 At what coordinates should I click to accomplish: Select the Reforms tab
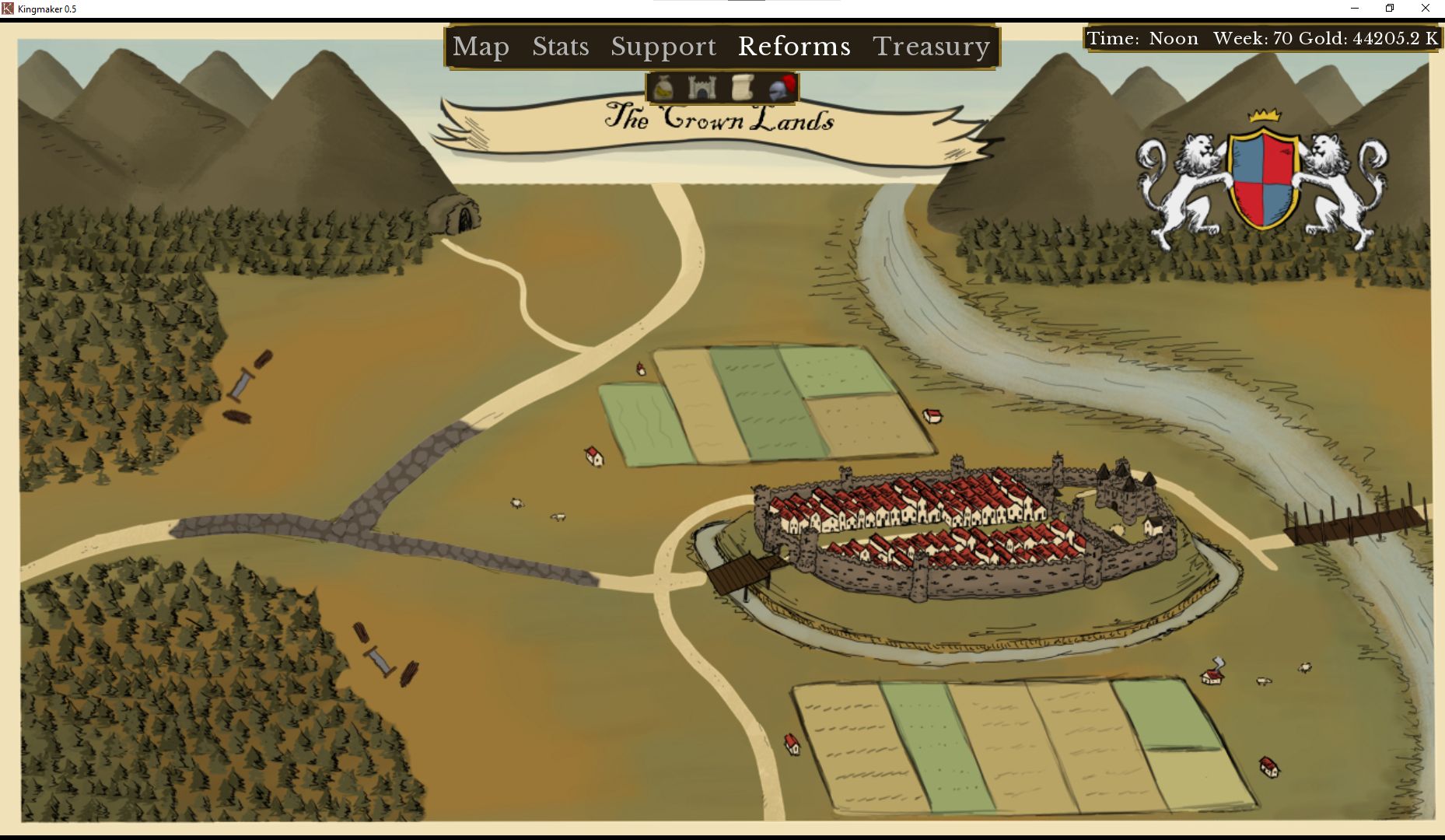(x=793, y=47)
